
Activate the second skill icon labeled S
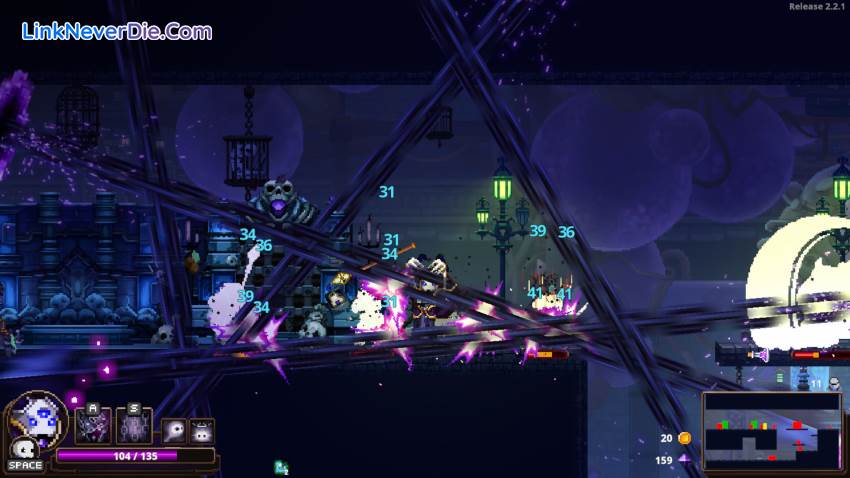pyautogui.click(x=133, y=427)
